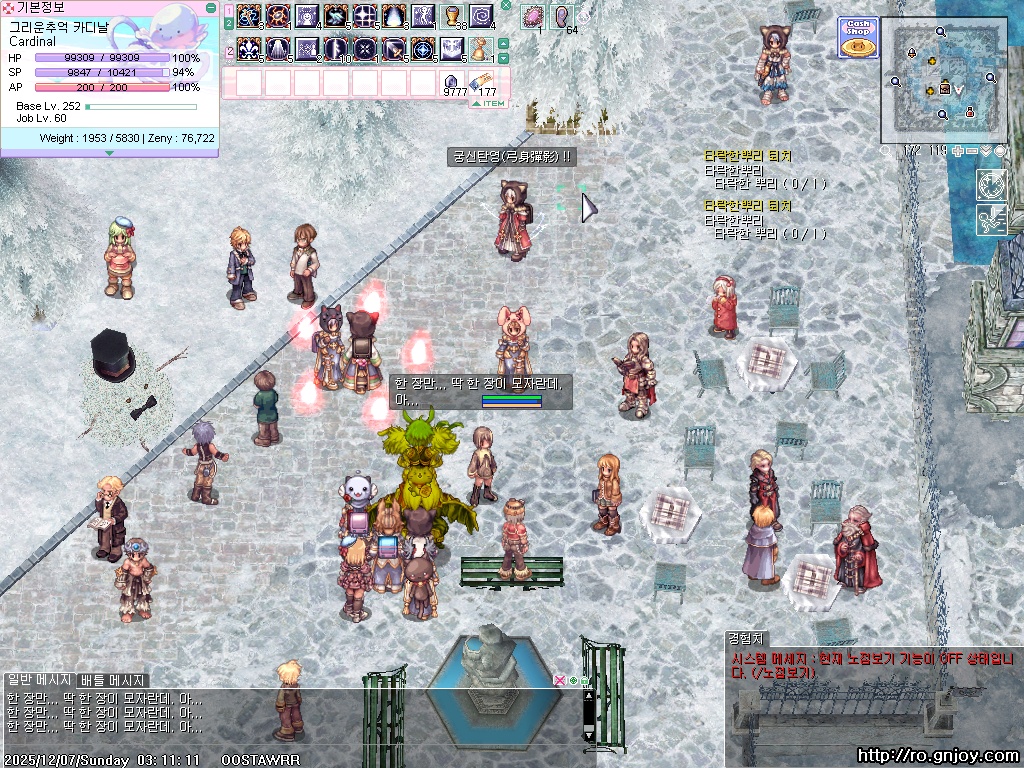Click the green down arrow on hotbar
Image resolution: width=1024 pixels, height=768 pixels.
click(x=504, y=59)
